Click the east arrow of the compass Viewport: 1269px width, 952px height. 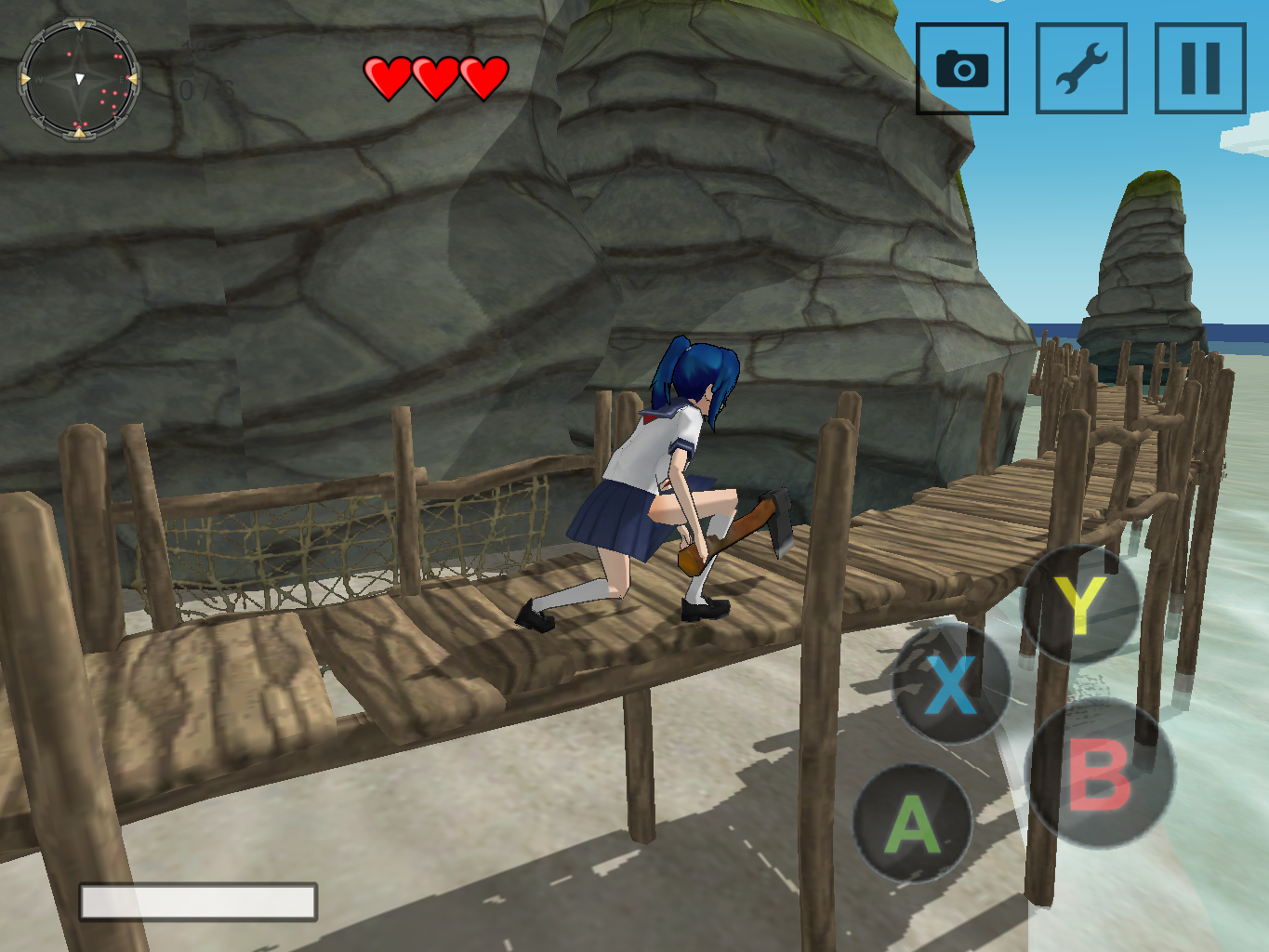click(134, 79)
